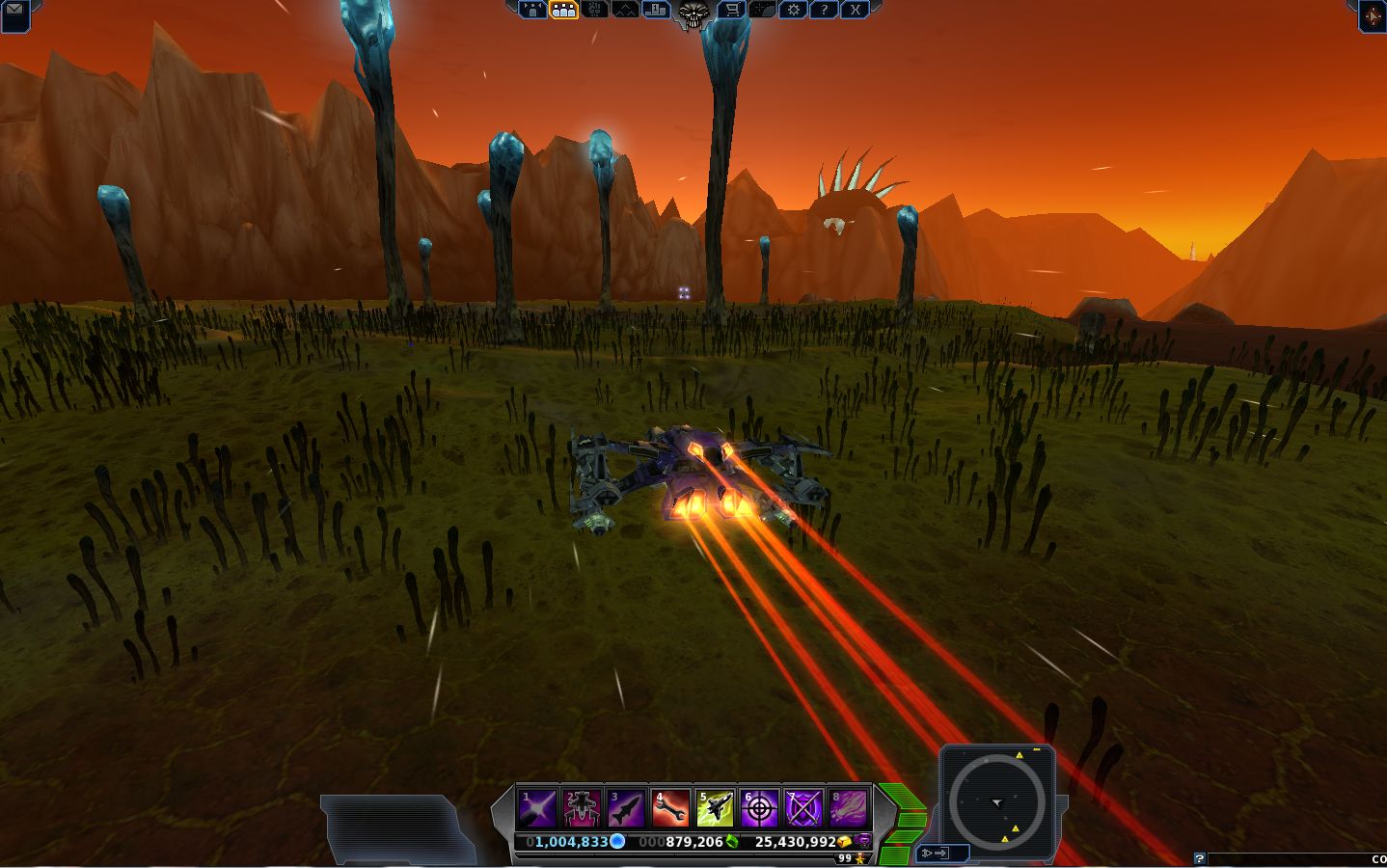The height and width of the screenshot is (868, 1387).
Task: Click the circular radar minimap
Action: (996, 800)
